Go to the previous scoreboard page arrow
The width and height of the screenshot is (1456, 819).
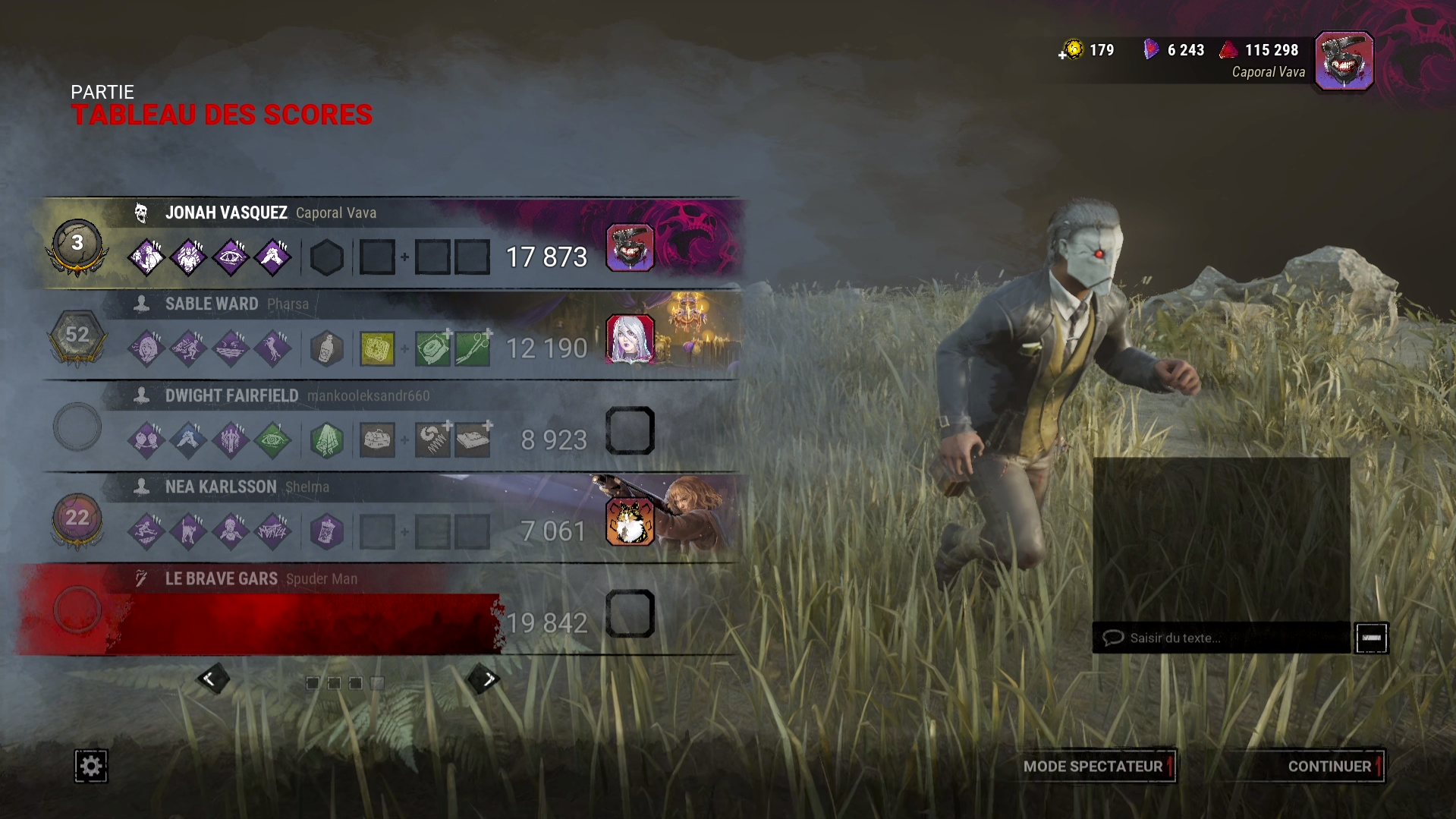(x=211, y=679)
